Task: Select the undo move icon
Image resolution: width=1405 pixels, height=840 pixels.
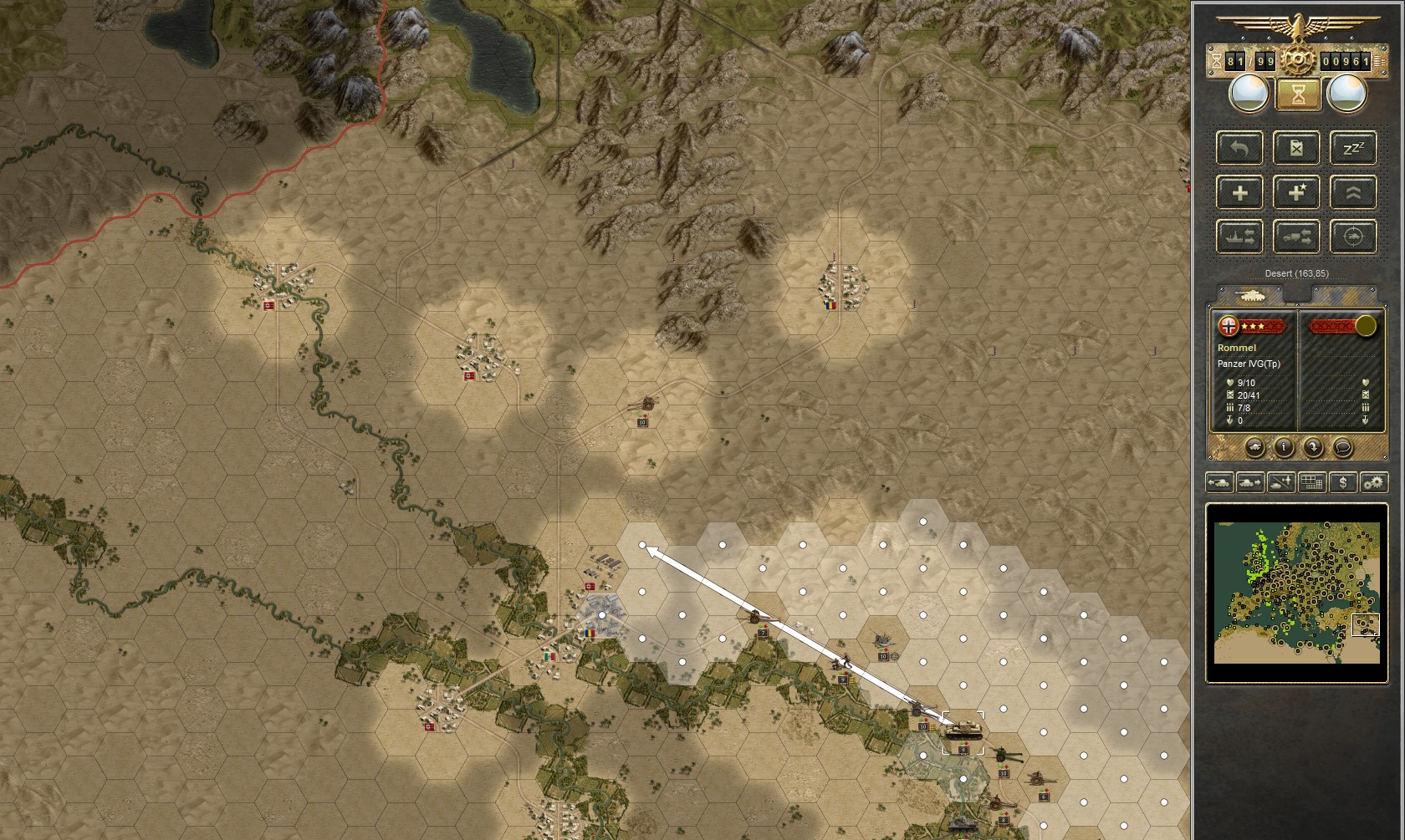Action: click(1239, 148)
